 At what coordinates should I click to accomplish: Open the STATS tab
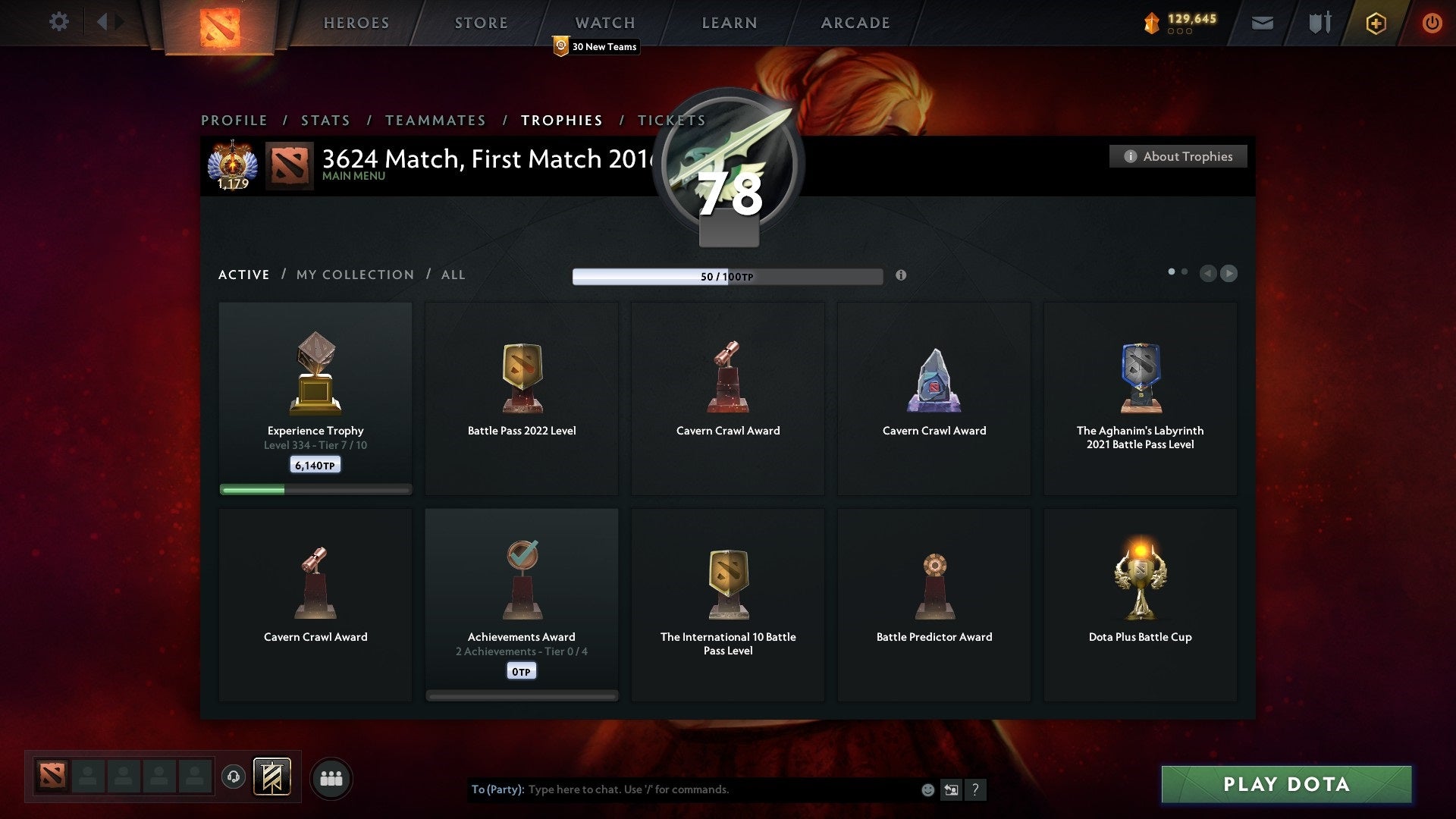pyautogui.click(x=325, y=120)
